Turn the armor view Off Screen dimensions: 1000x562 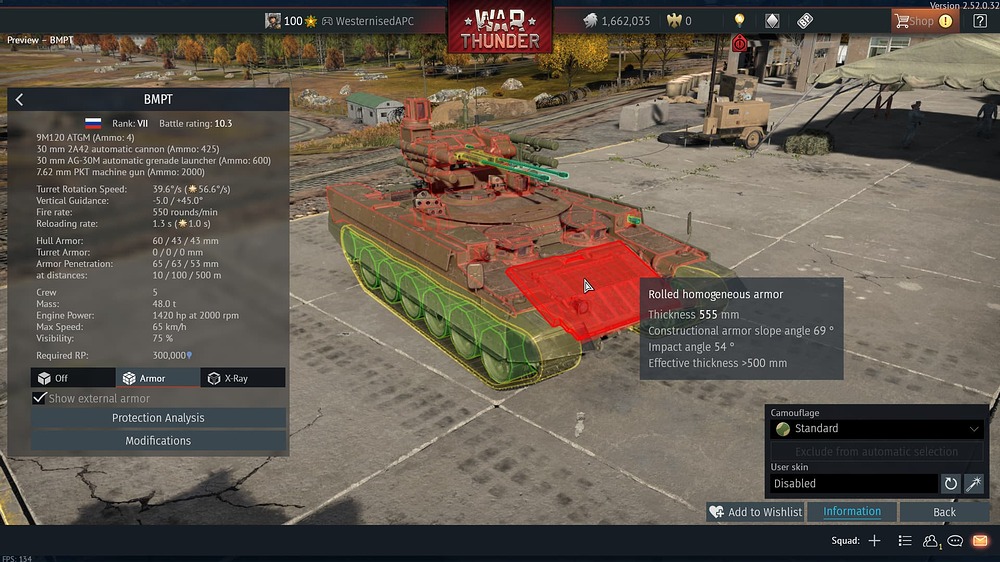click(x=73, y=378)
